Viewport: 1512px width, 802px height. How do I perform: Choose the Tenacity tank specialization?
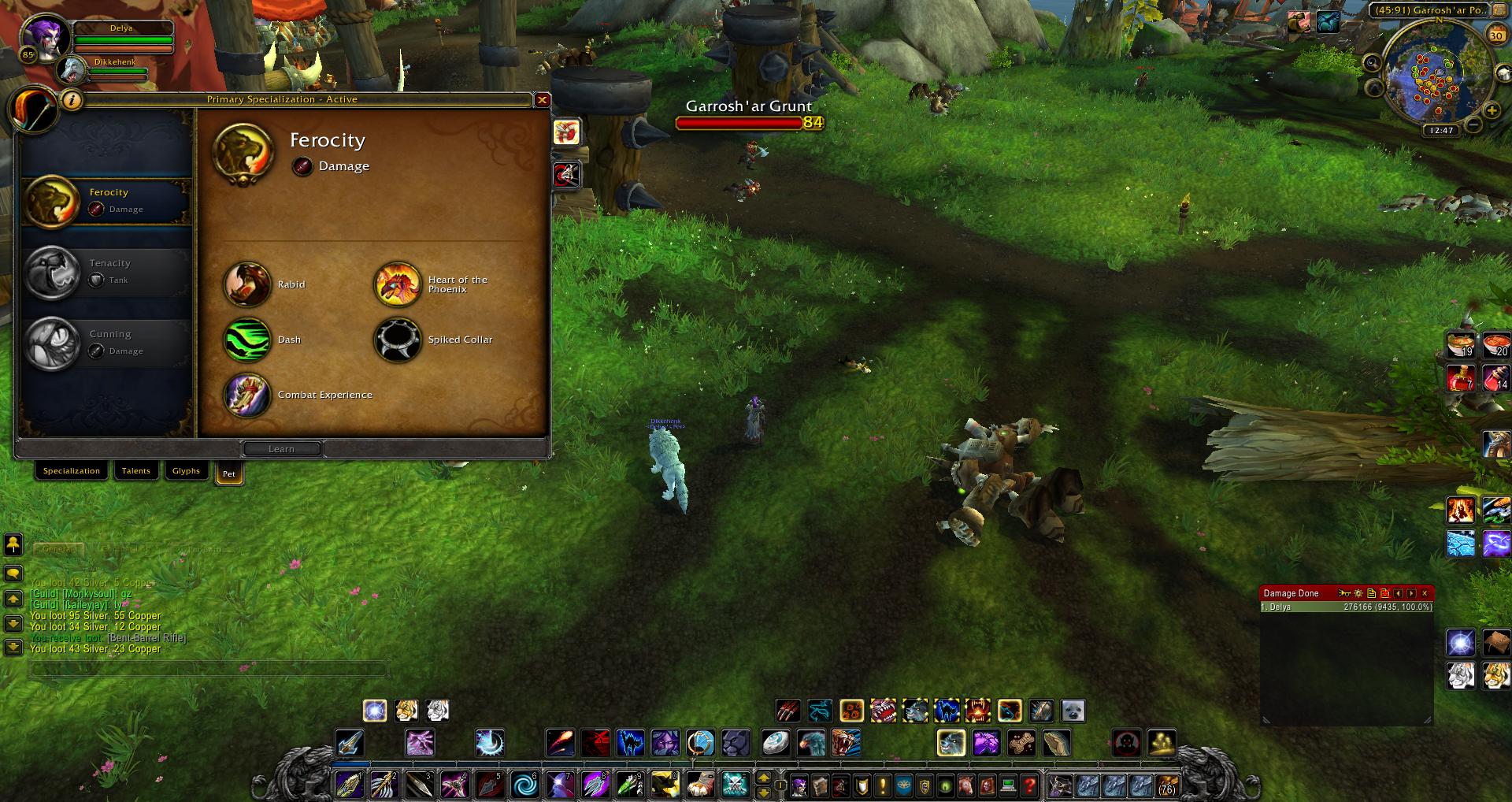click(x=106, y=273)
